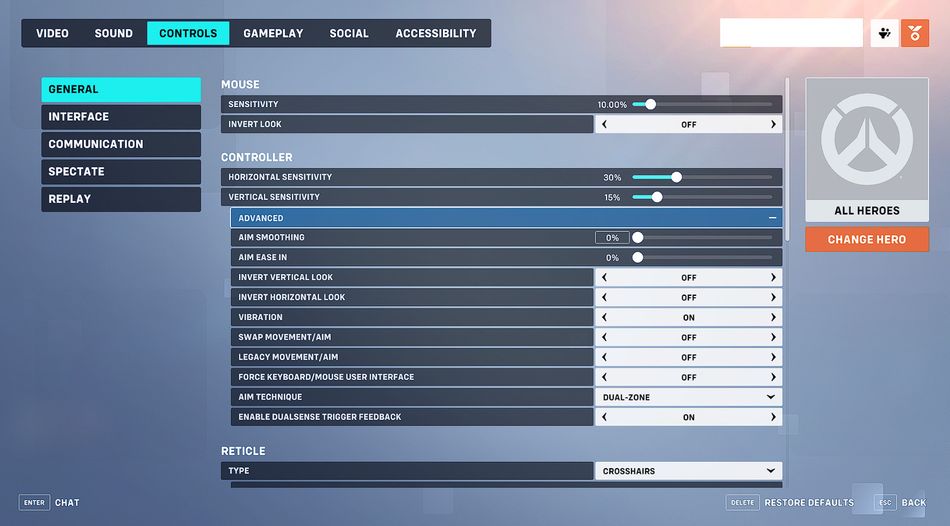Image resolution: width=950 pixels, height=526 pixels.
Task: Click the Change Hero button
Action: coord(866,240)
